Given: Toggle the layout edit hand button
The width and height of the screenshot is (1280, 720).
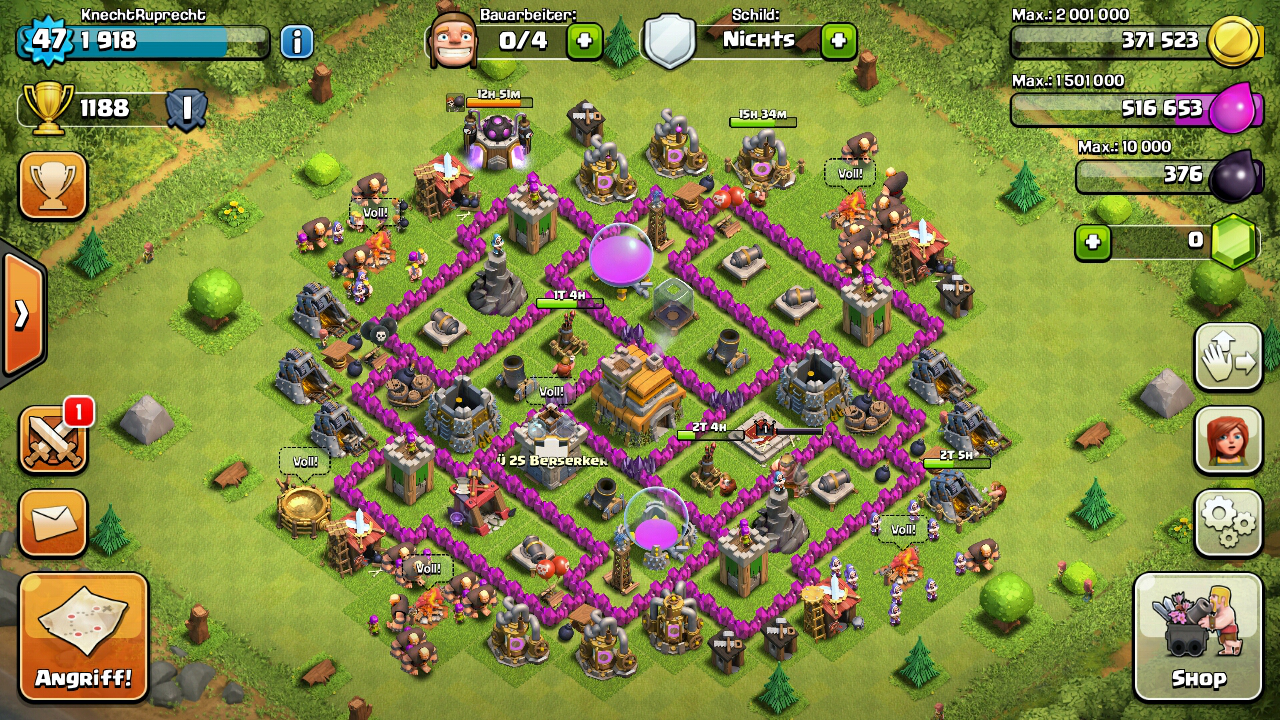Looking at the screenshot, I should [1228, 357].
